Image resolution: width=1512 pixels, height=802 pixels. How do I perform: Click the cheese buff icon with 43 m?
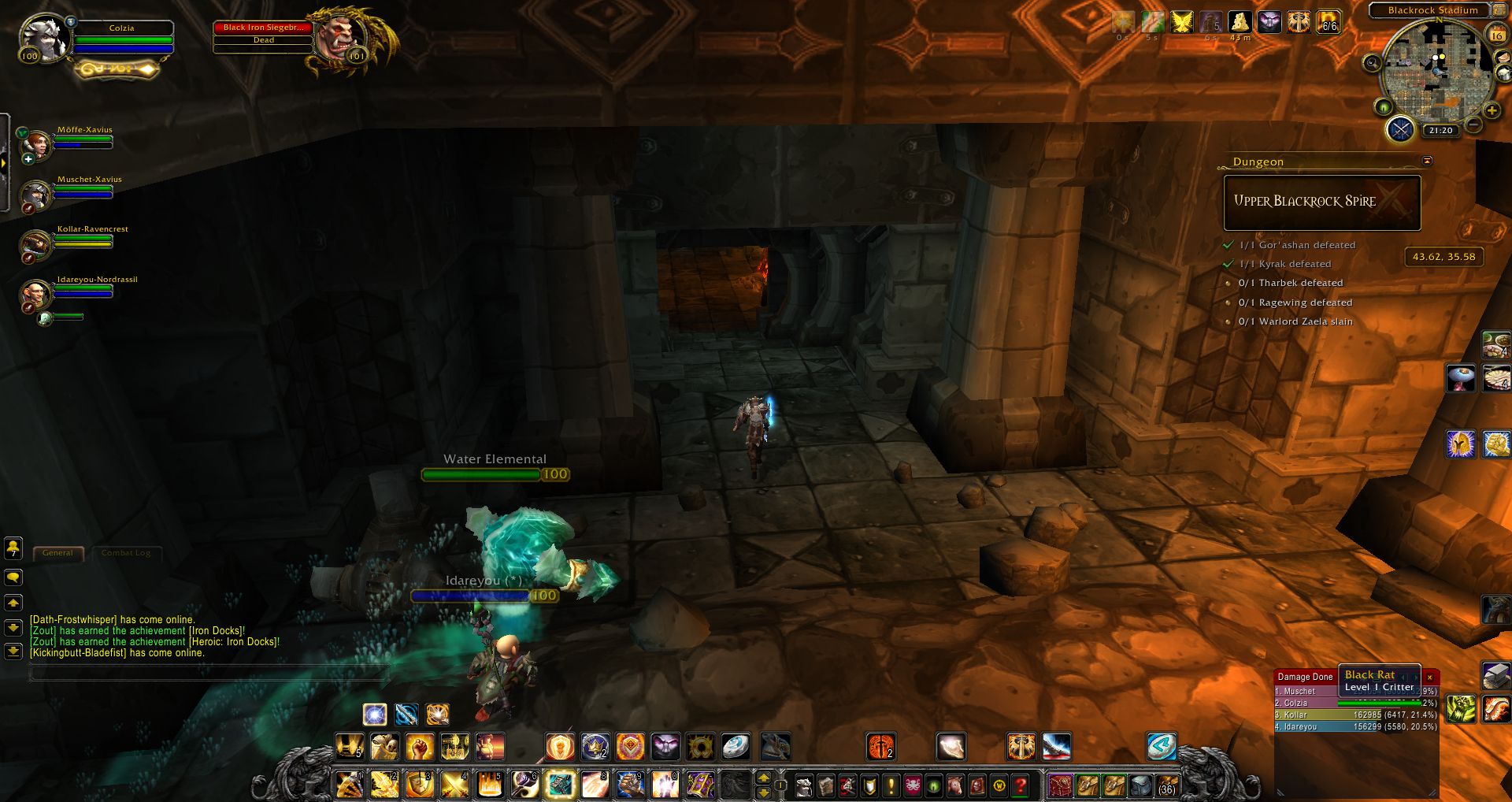click(x=1240, y=22)
